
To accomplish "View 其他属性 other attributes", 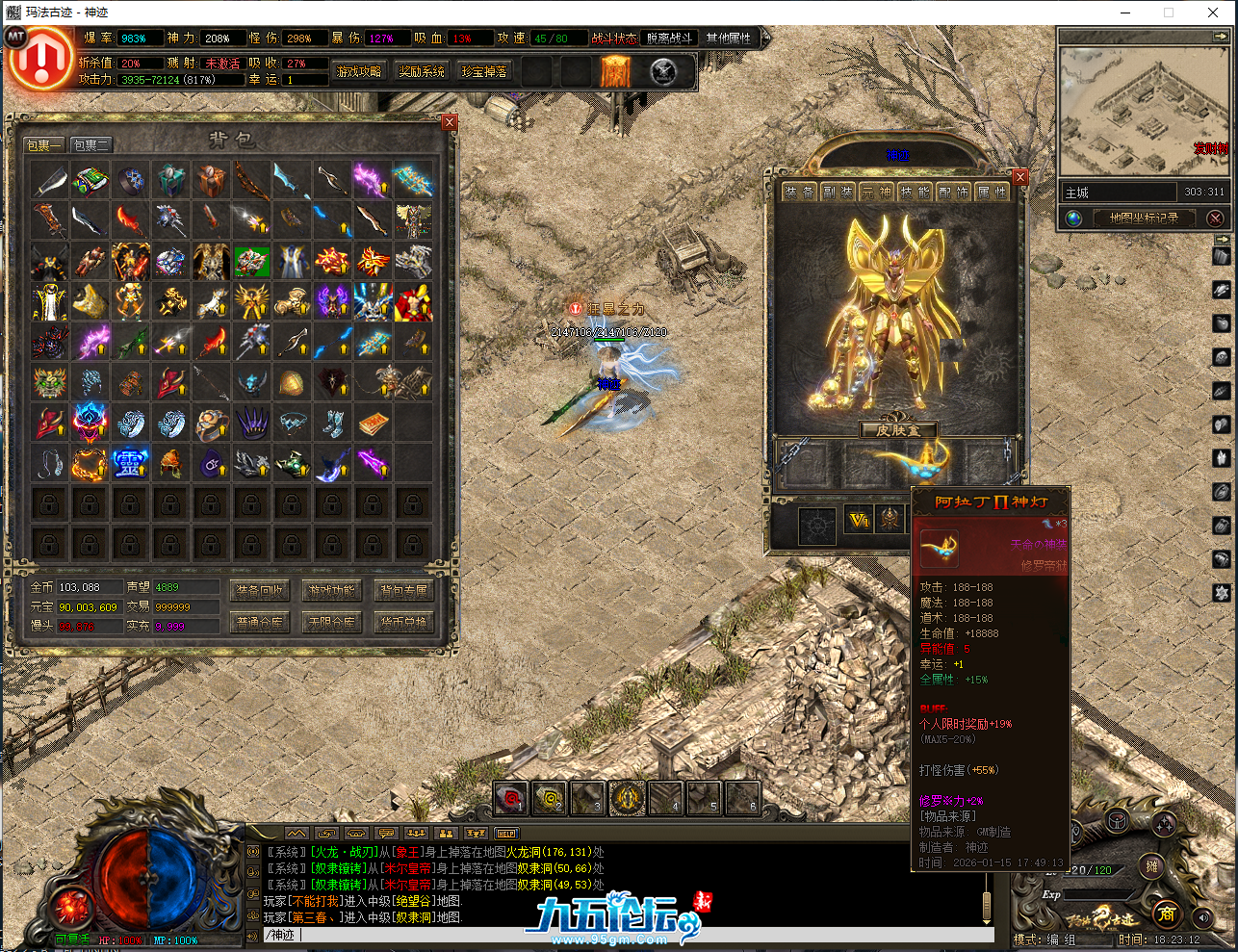I will point(728,39).
